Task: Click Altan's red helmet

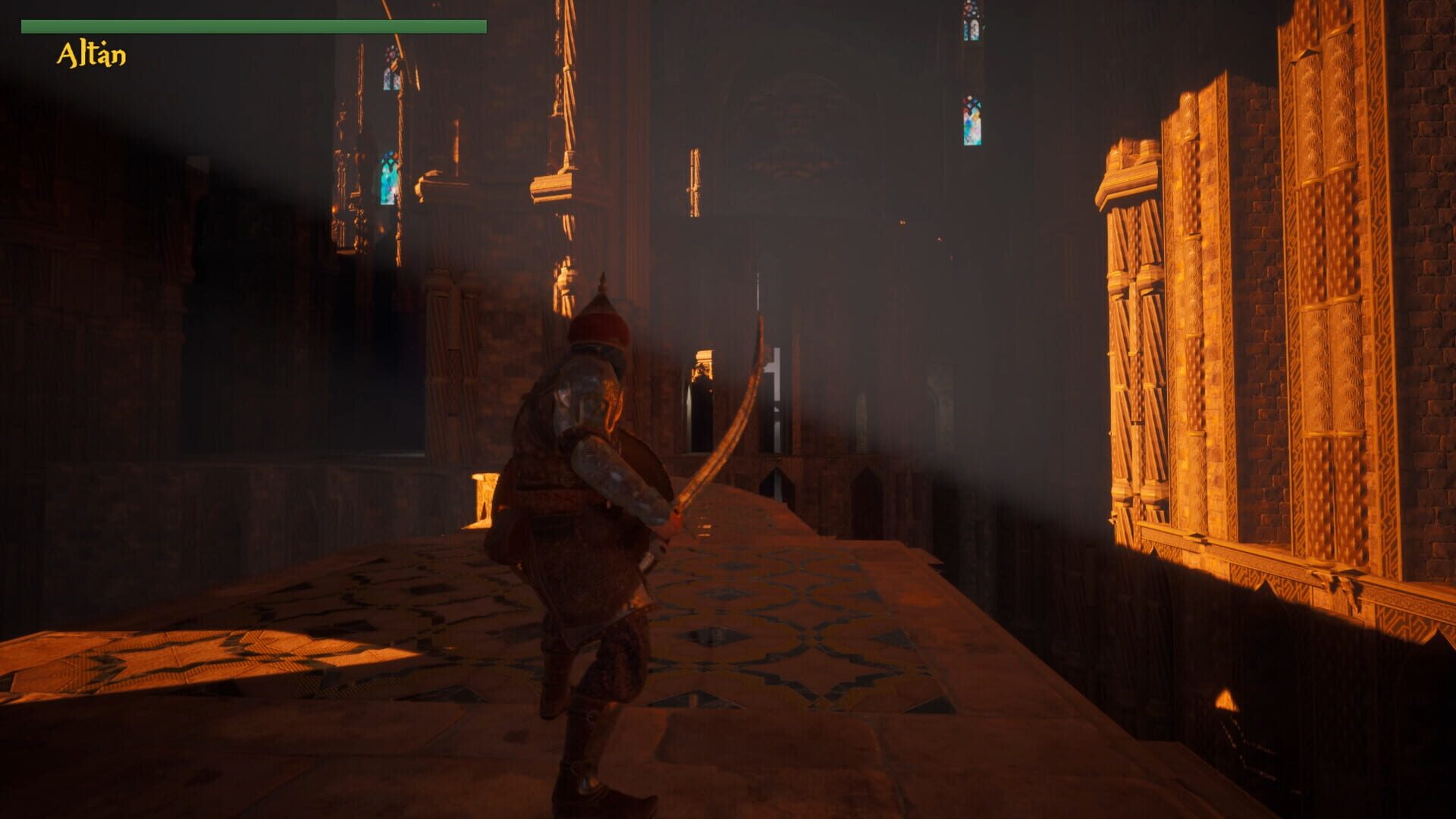Action: point(599,326)
